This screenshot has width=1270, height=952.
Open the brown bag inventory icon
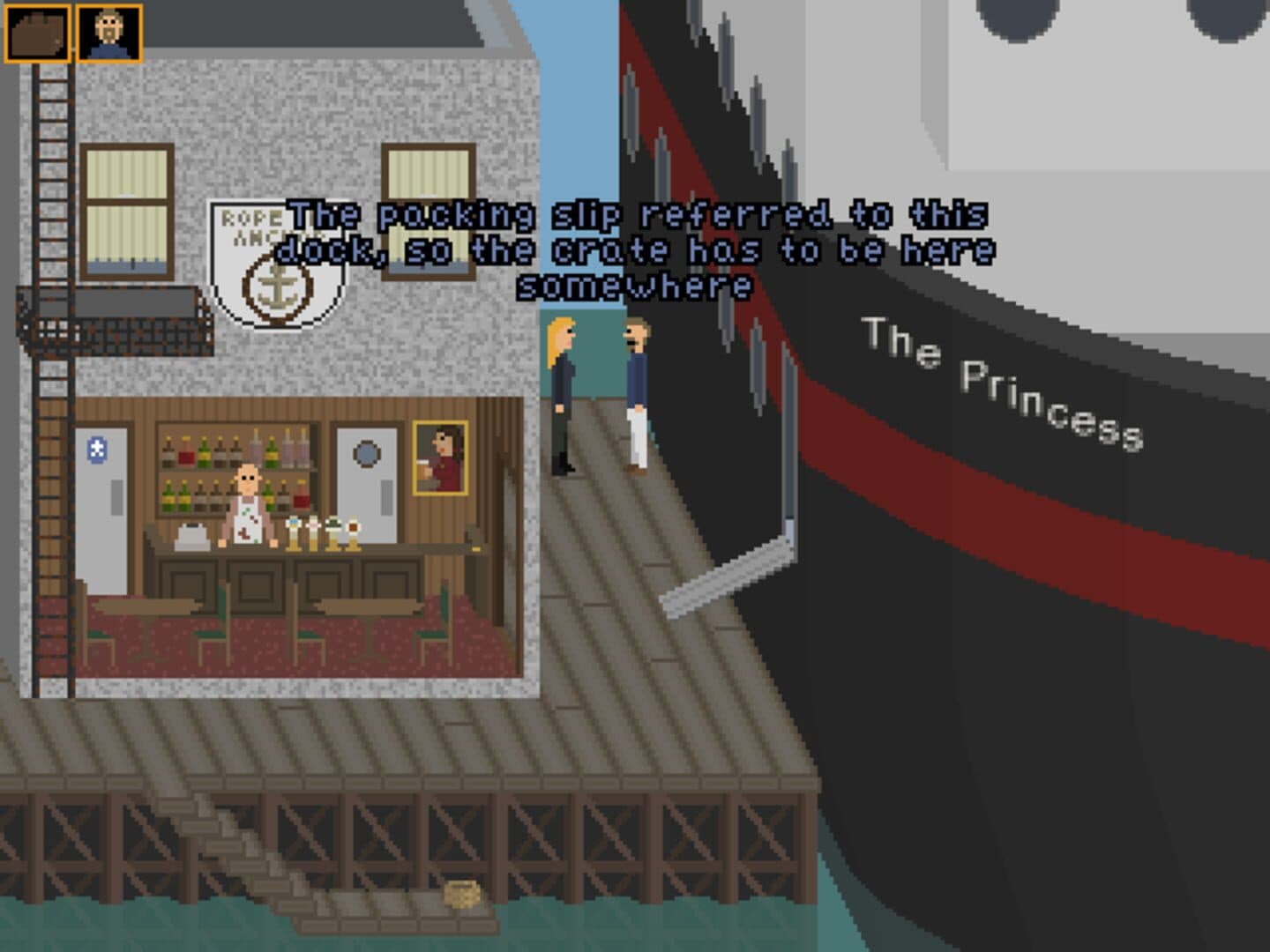[38, 33]
